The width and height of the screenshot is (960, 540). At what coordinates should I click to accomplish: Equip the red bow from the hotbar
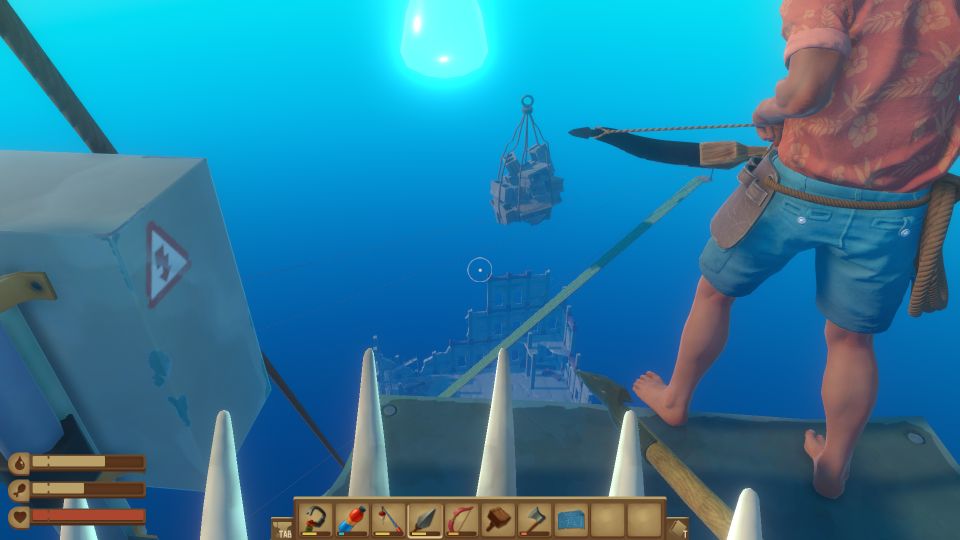(x=462, y=519)
